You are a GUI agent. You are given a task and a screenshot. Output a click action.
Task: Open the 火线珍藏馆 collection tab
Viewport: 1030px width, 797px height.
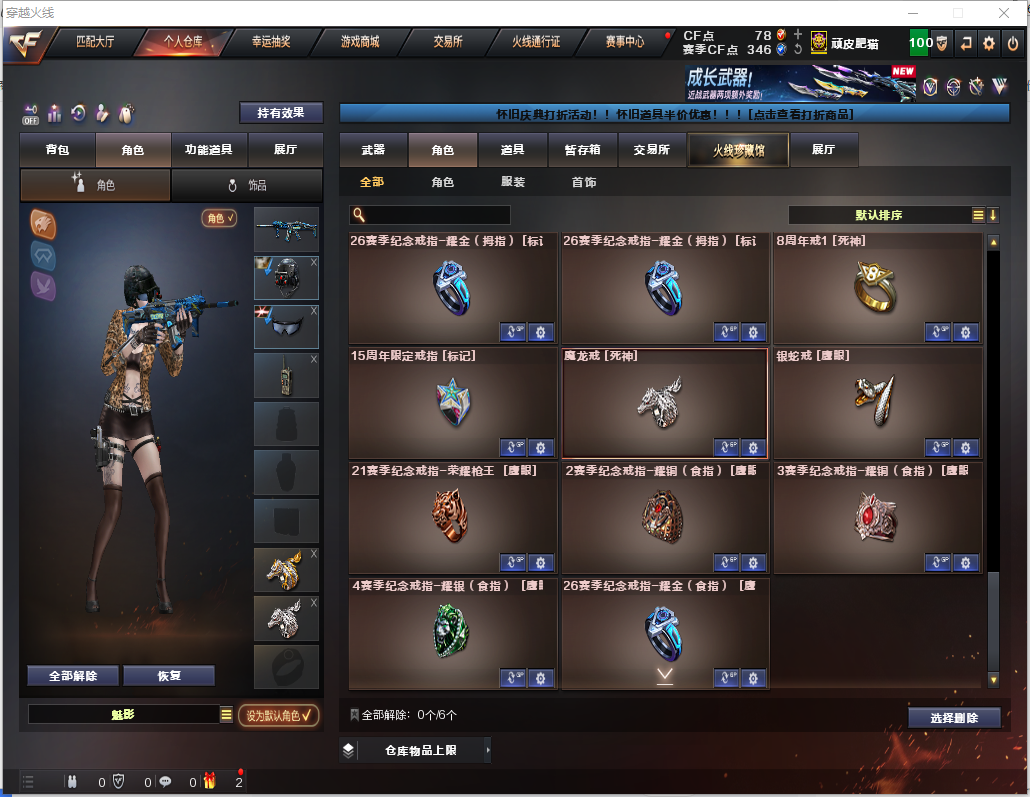(x=738, y=150)
